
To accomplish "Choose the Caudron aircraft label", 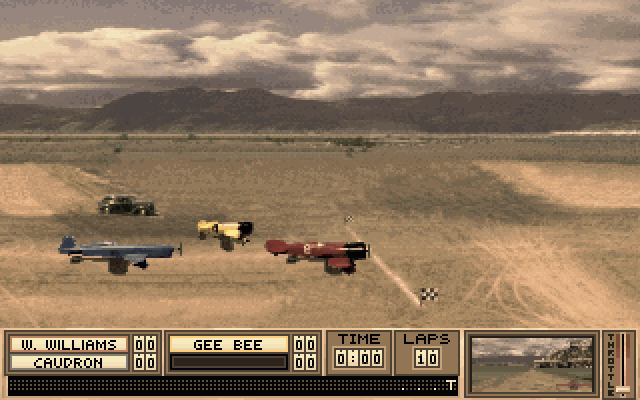I will [69, 362].
